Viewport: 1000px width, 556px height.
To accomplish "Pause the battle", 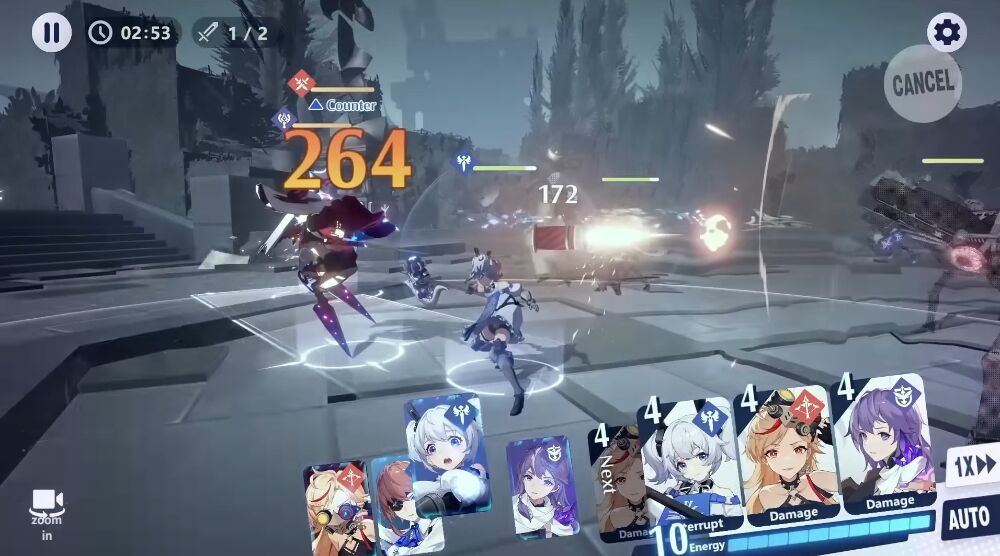I will point(51,32).
